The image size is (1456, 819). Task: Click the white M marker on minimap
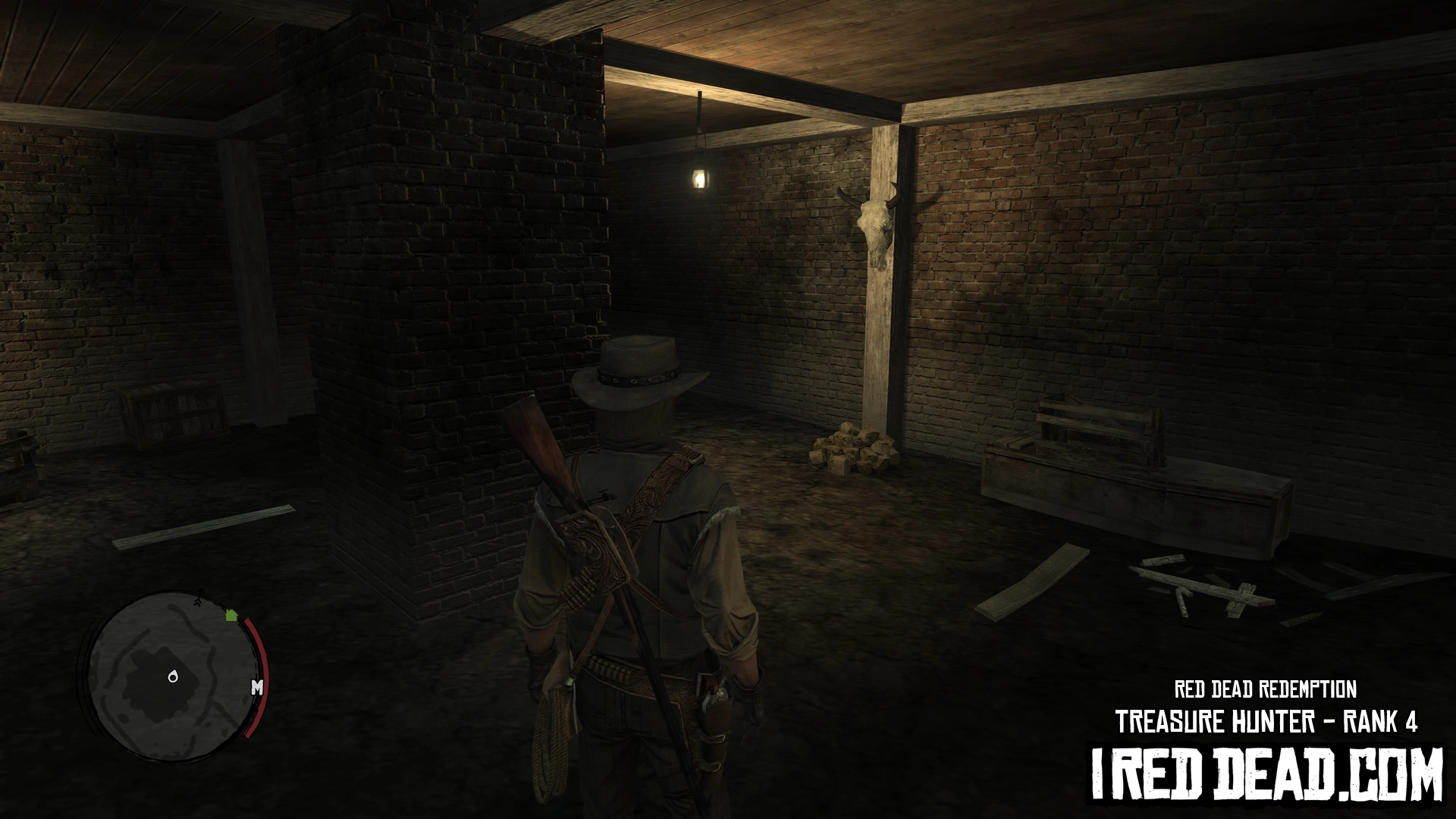(x=257, y=688)
